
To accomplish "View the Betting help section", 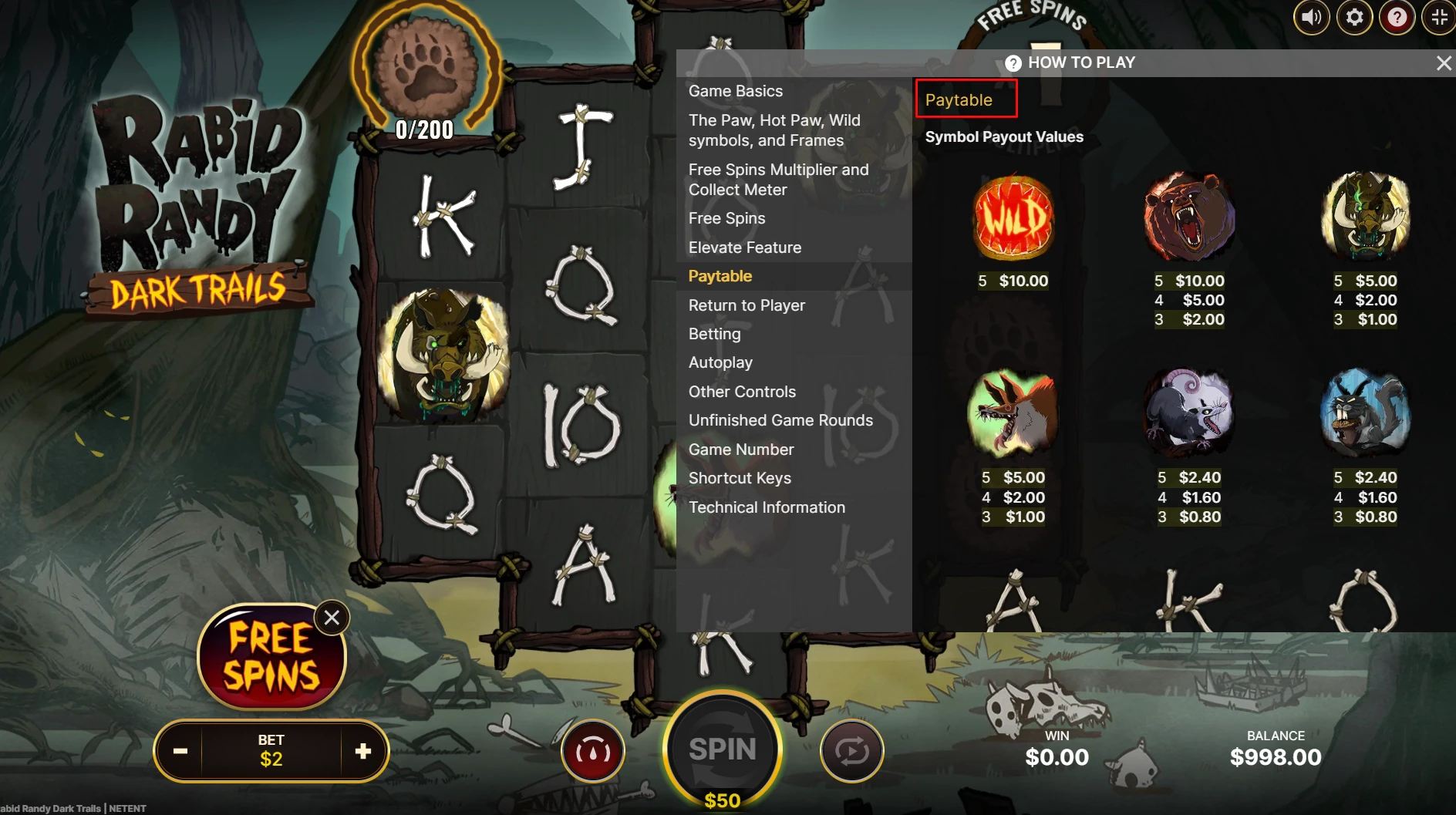I will [714, 334].
